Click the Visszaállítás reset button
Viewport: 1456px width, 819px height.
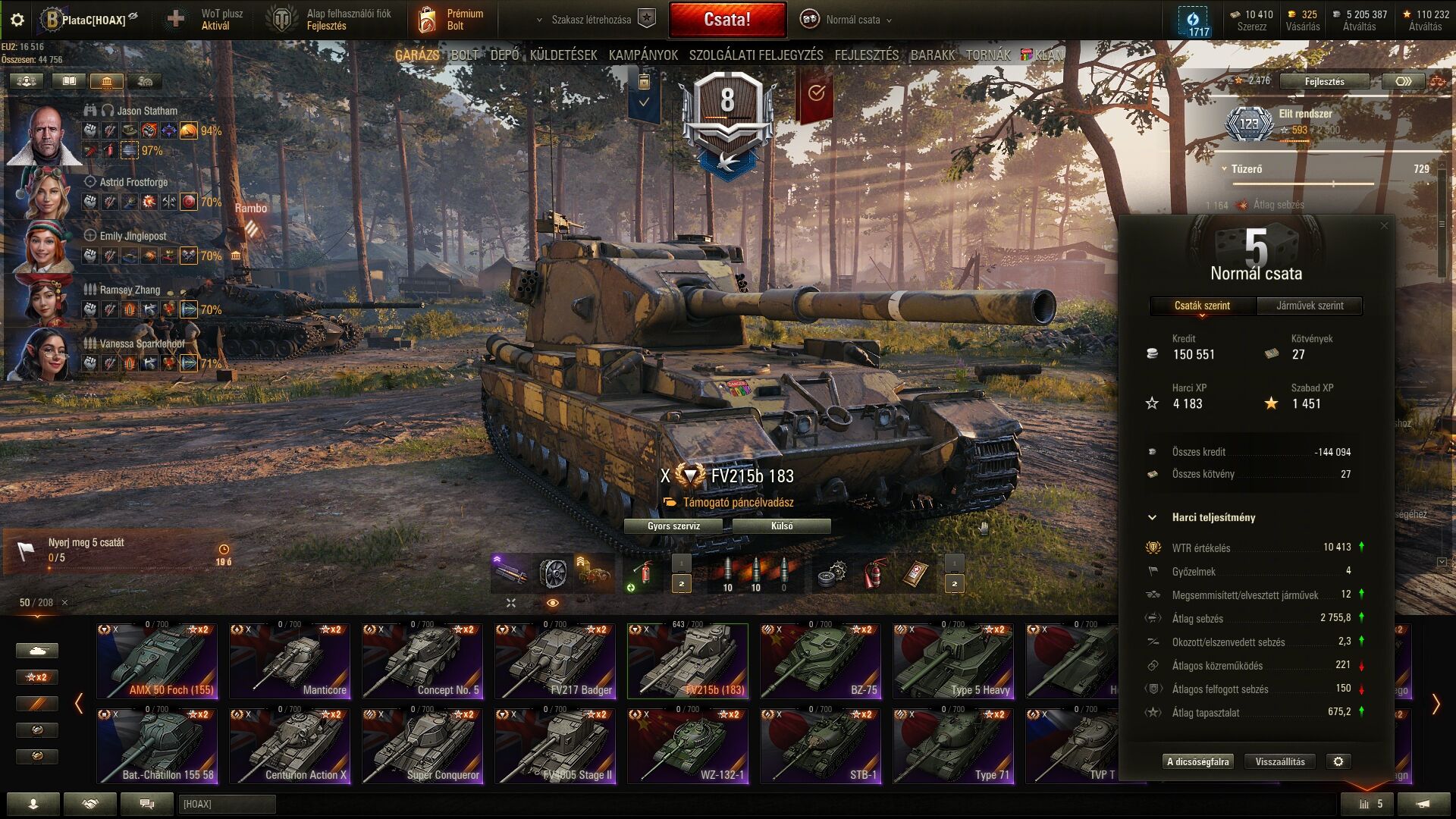1280,761
